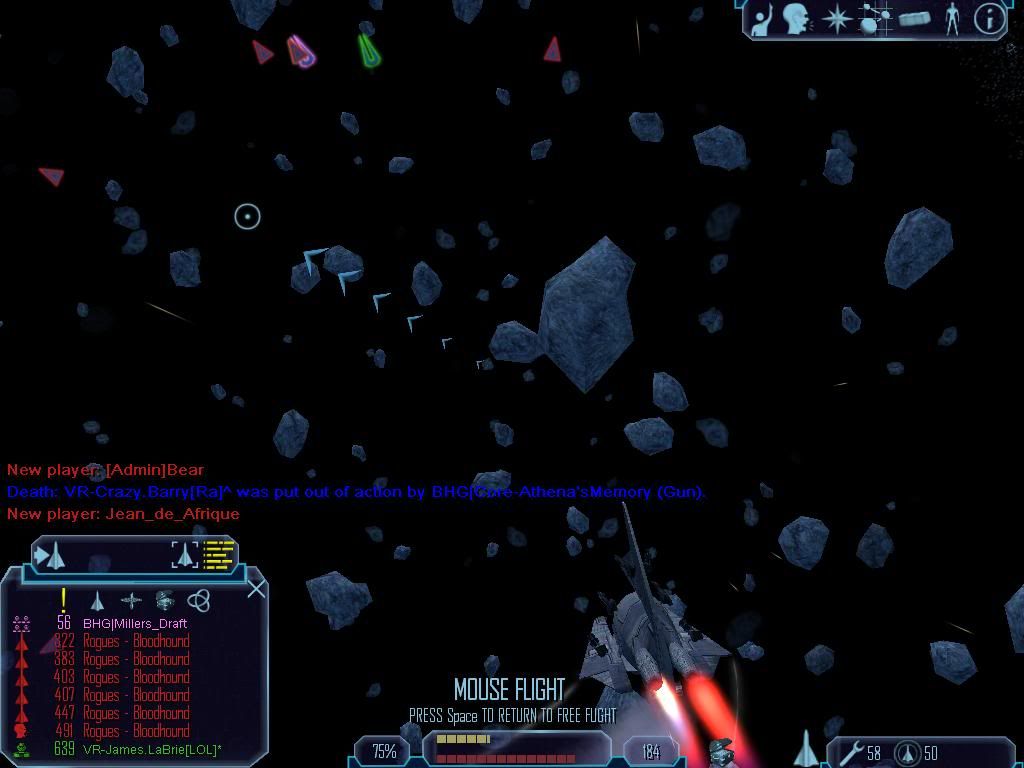This screenshot has height=768, width=1024.
Task: Open the Nav Map icon
Action: (x=875, y=19)
